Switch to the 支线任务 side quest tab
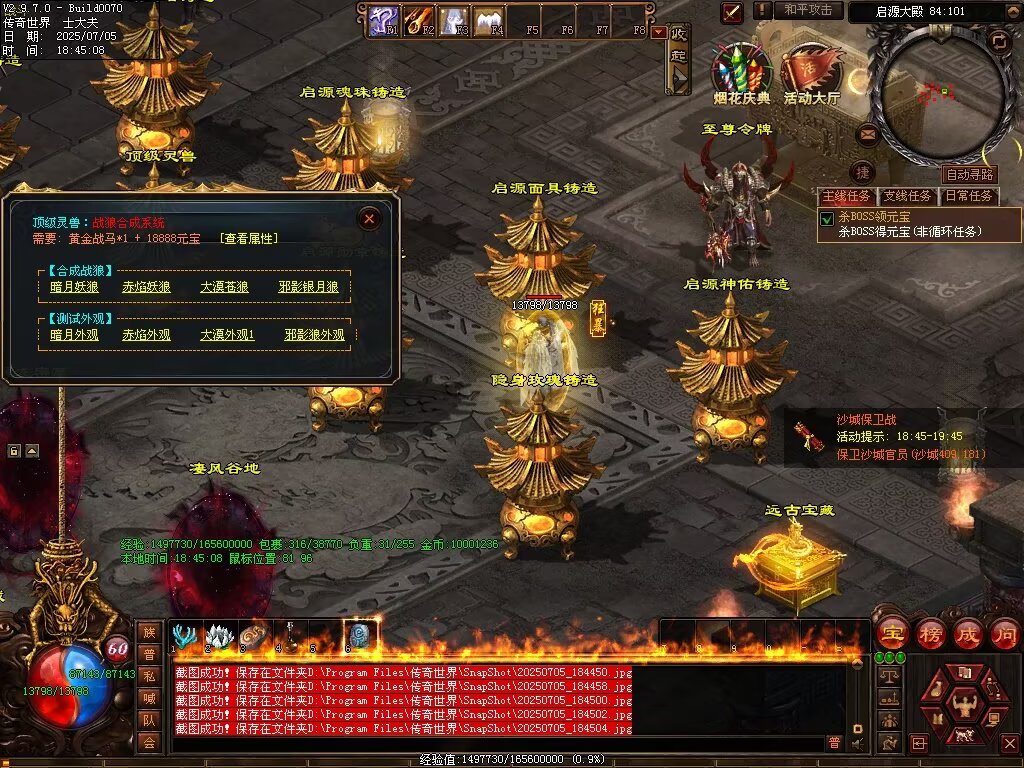The width and height of the screenshot is (1024, 768). [x=907, y=196]
